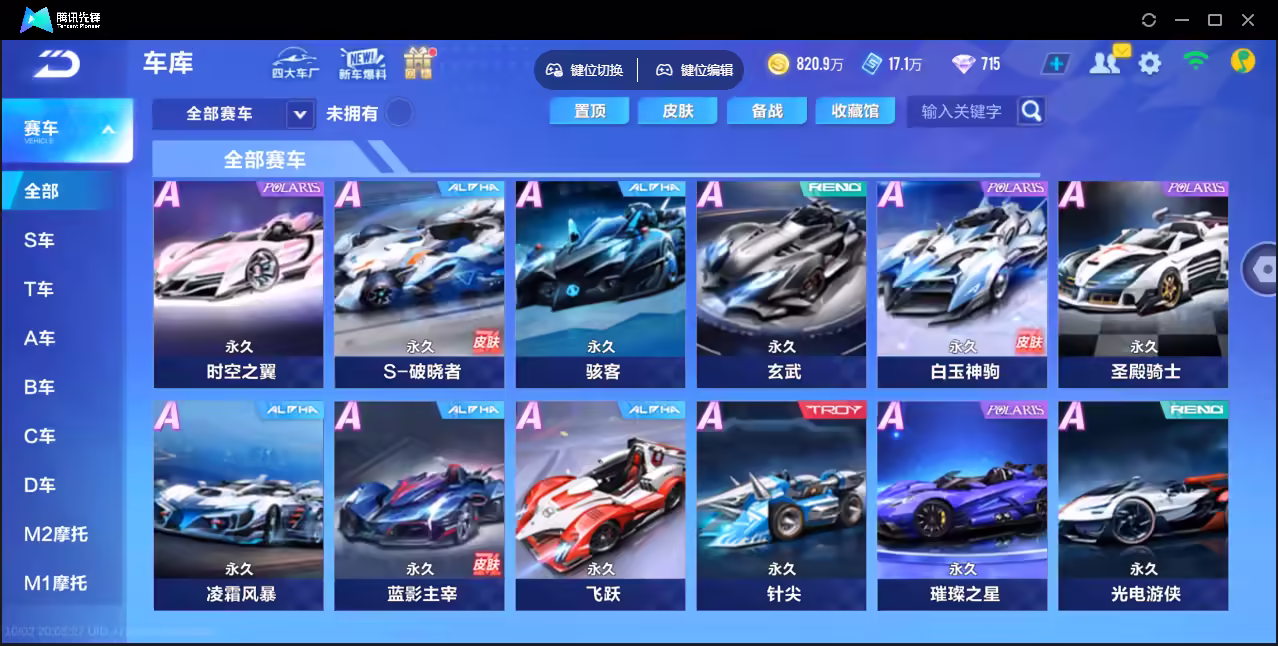Click the 键位切换 key switch button
The height and width of the screenshot is (646, 1278).
(585, 70)
